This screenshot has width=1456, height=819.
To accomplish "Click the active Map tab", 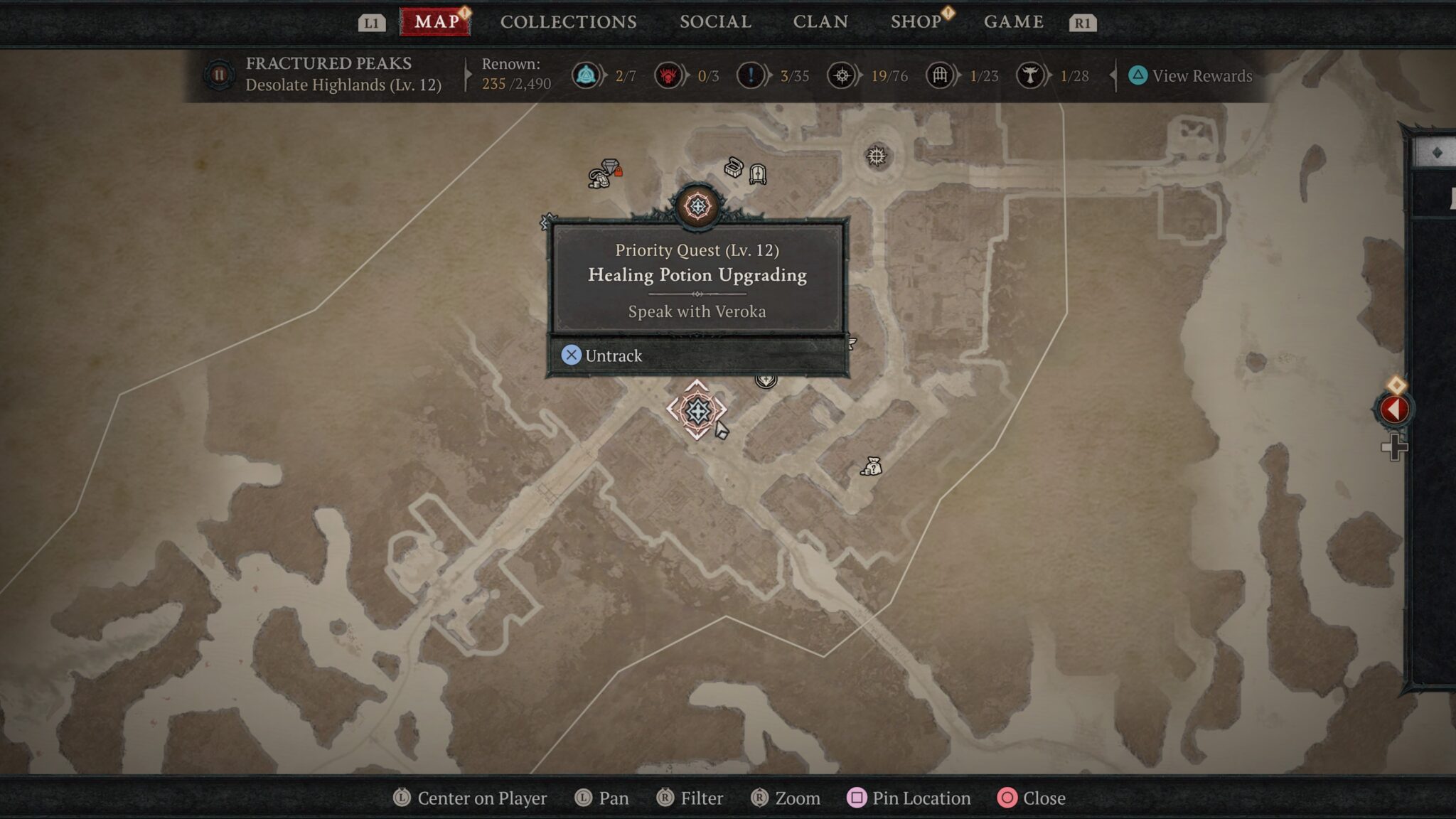I will tap(436, 22).
